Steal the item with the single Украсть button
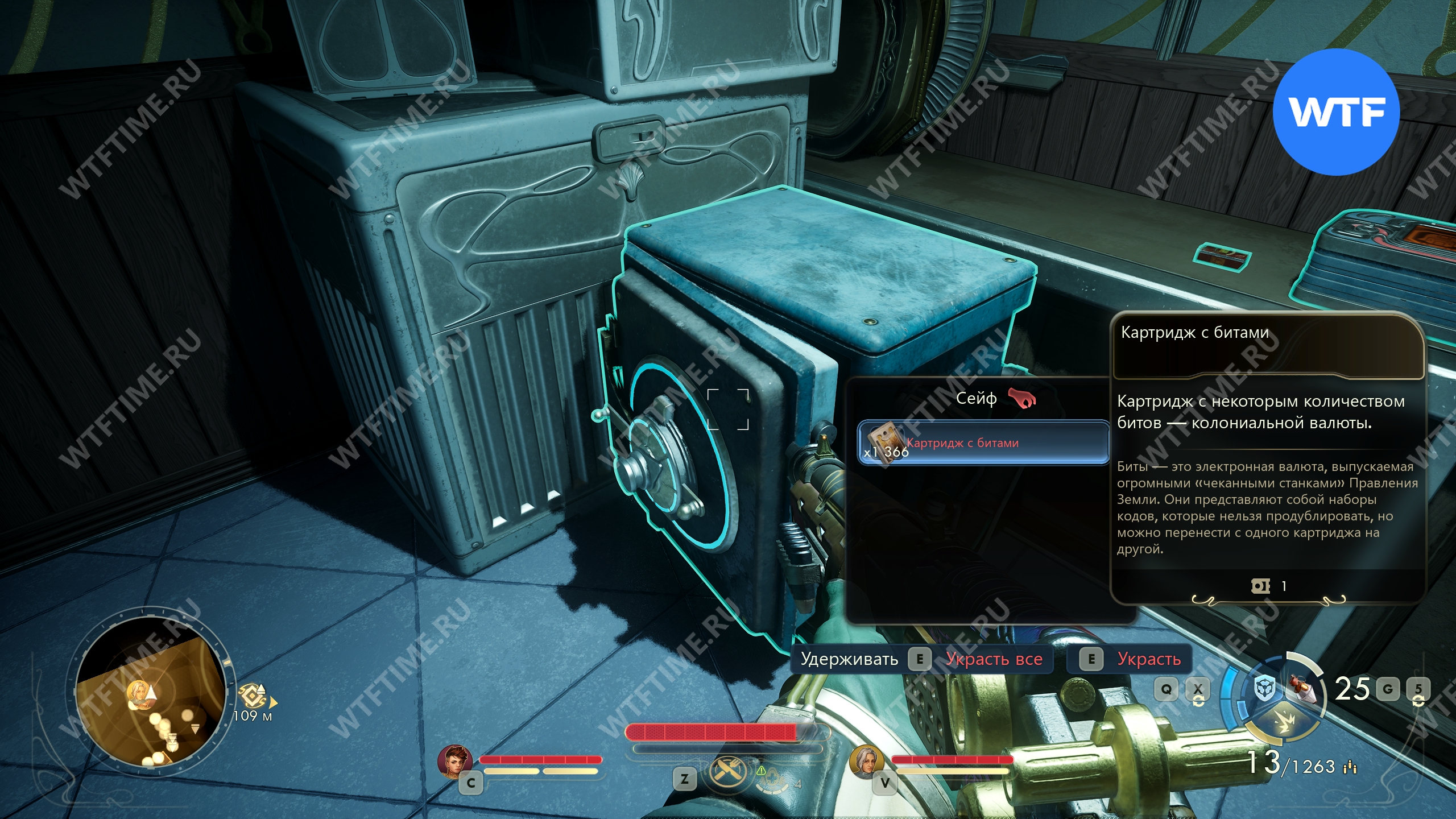This screenshot has height=819, width=1456. click(x=1148, y=659)
